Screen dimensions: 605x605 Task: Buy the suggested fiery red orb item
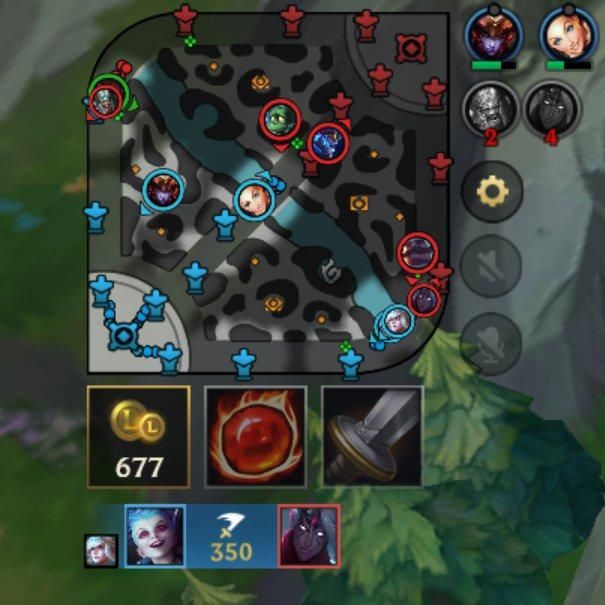click(255, 436)
